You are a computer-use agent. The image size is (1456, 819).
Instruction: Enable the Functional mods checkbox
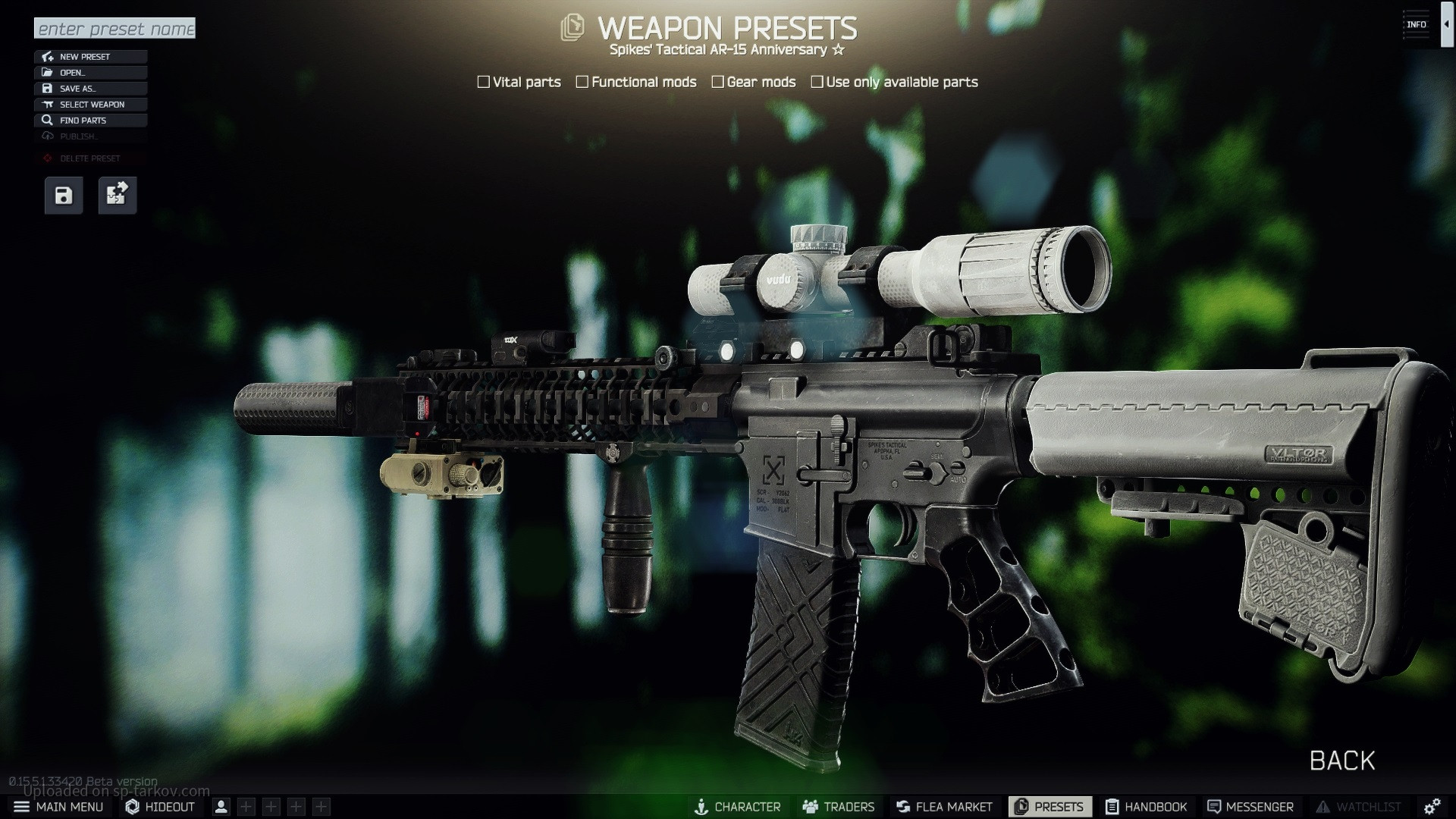pos(582,82)
